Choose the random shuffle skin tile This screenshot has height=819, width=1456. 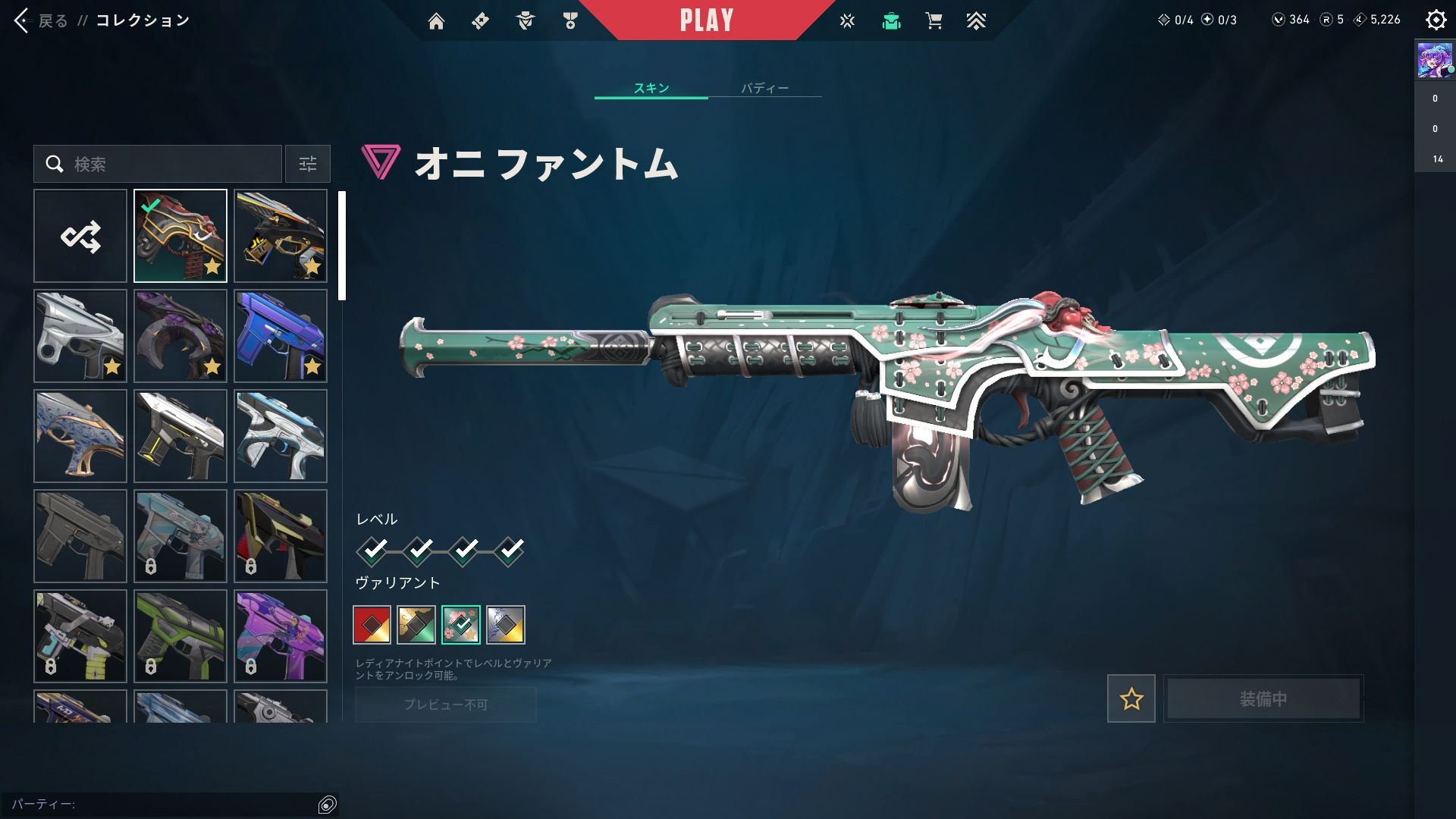tap(80, 236)
